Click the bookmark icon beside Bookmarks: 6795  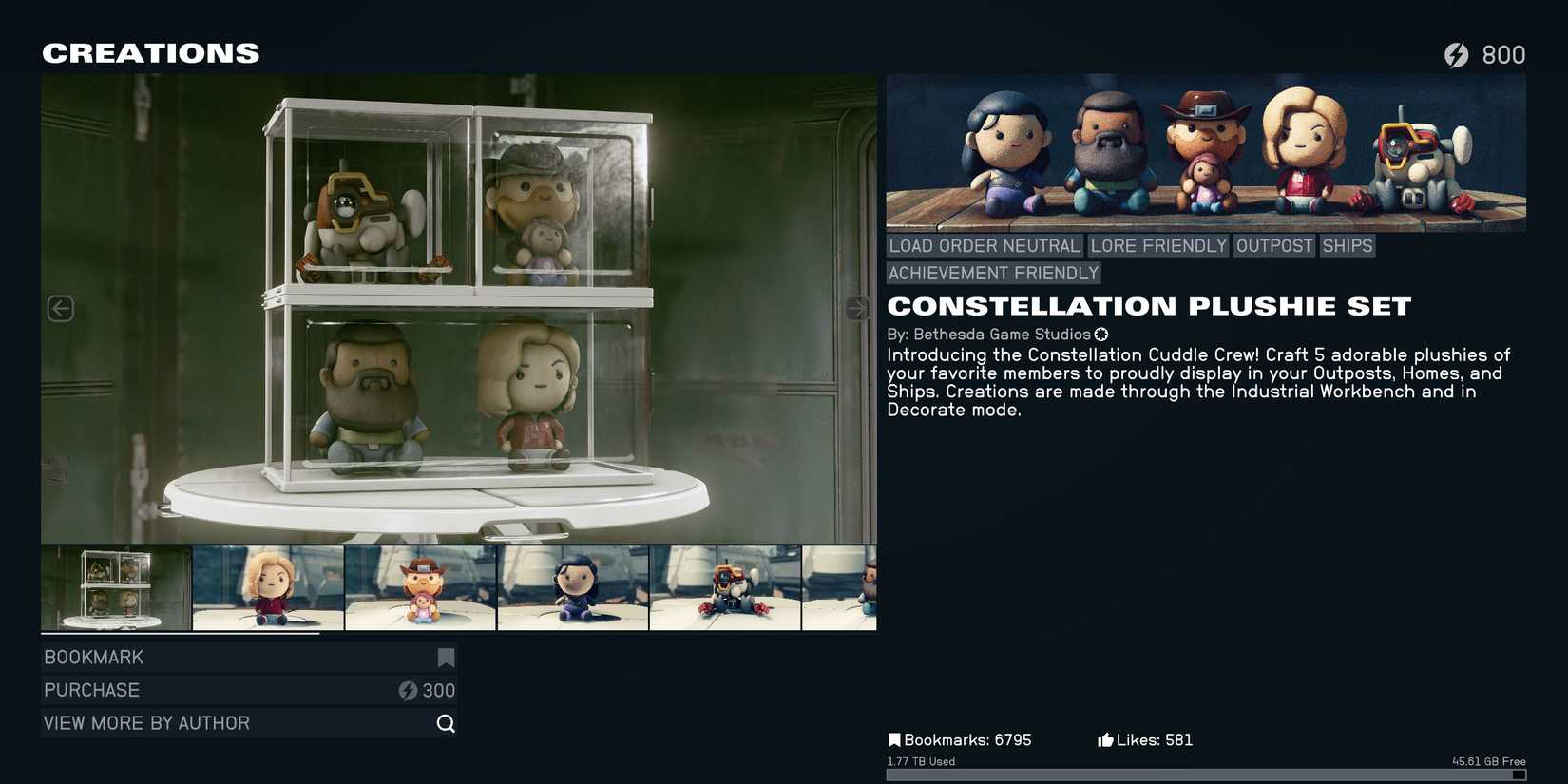tap(893, 738)
